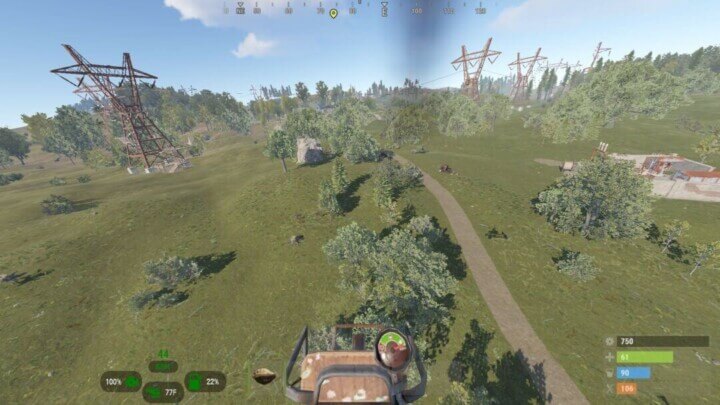Screen dimensions: 720x405
Task: Click the brown bowl-shaped icon beside the status pills
Action: click(x=264, y=377)
